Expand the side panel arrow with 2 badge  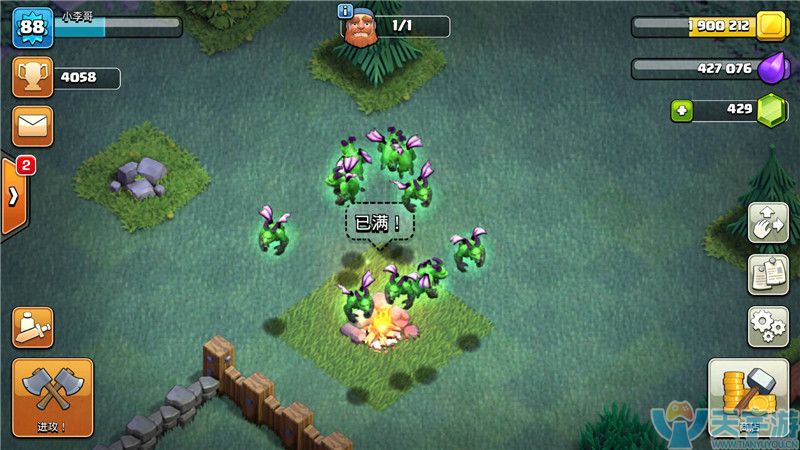(14, 195)
